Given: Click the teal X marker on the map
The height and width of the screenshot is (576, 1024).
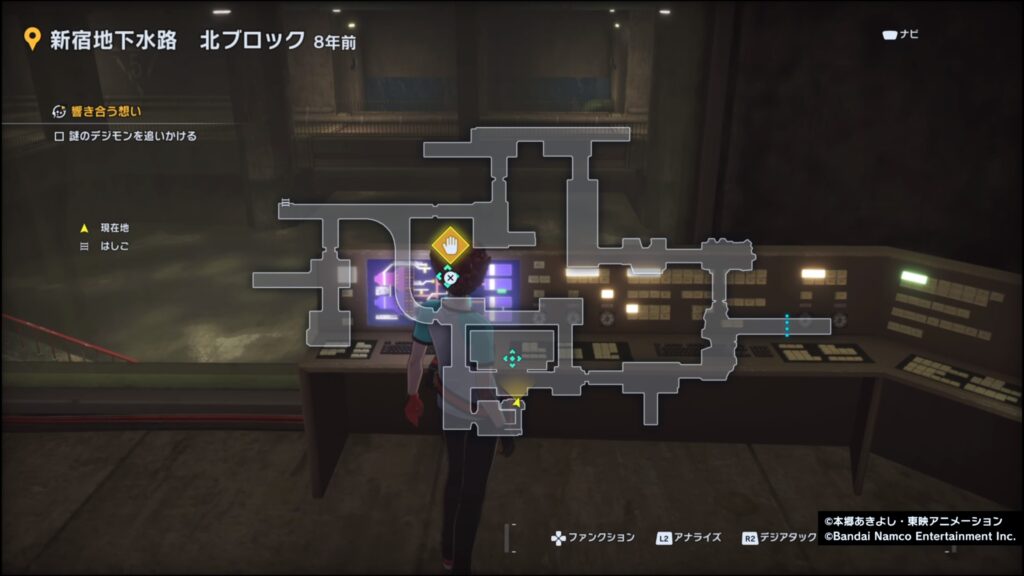Looking at the screenshot, I should pyautogui.click(x=450, y=277).
